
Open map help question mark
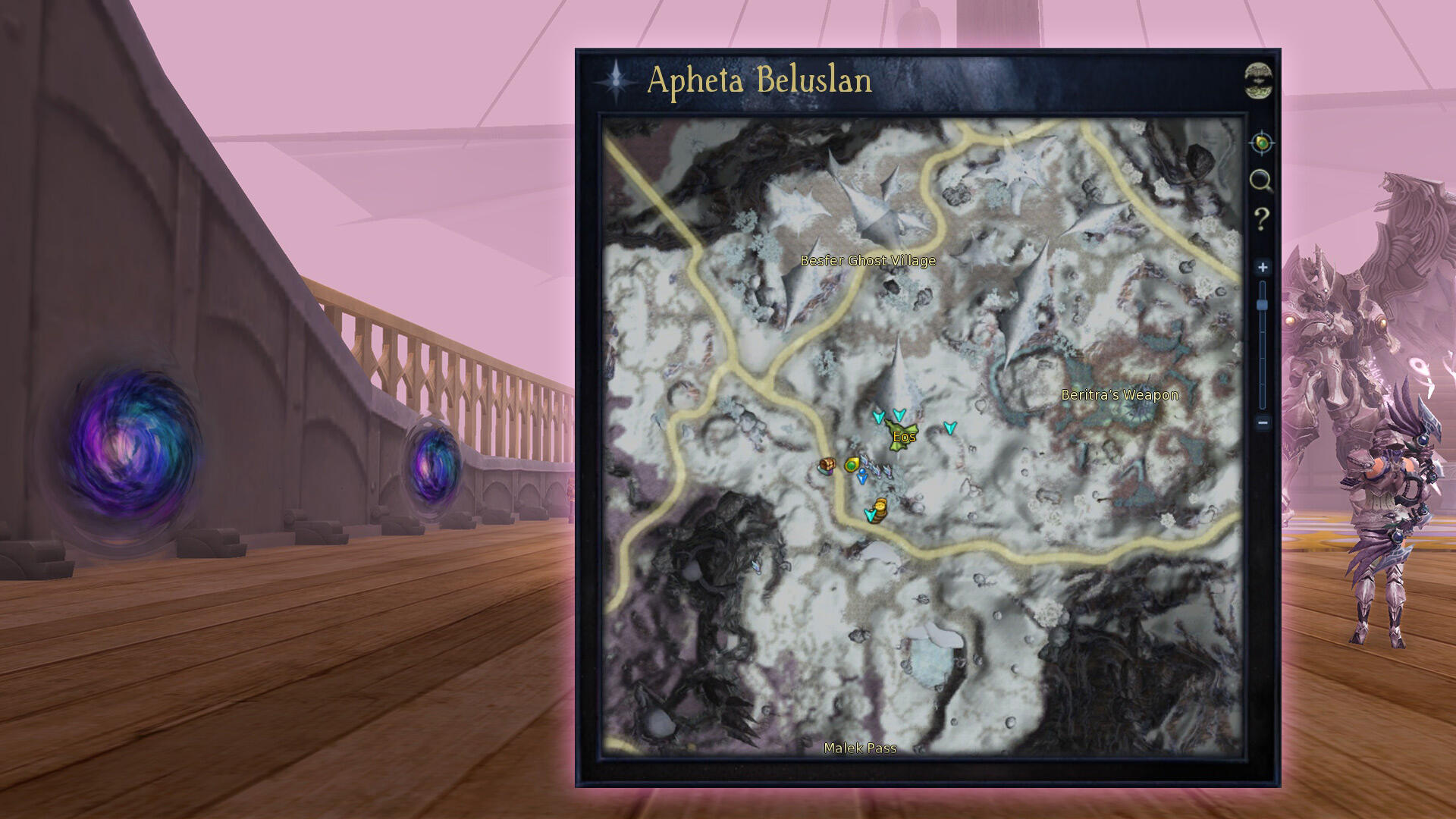1261,219
